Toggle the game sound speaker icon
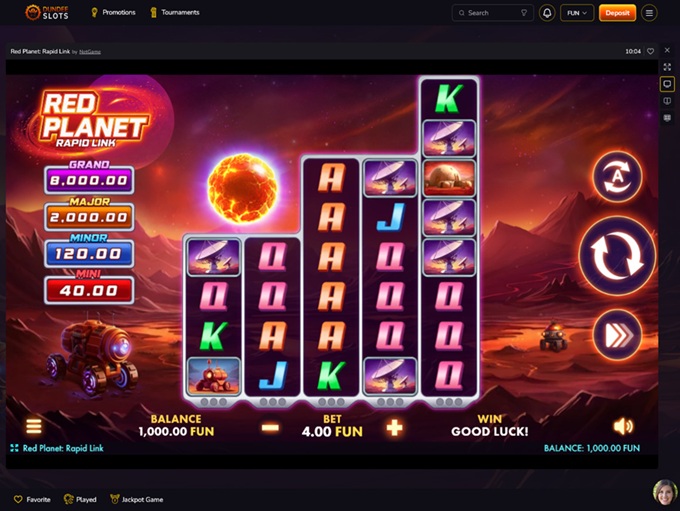 click(x=623, y=427)
